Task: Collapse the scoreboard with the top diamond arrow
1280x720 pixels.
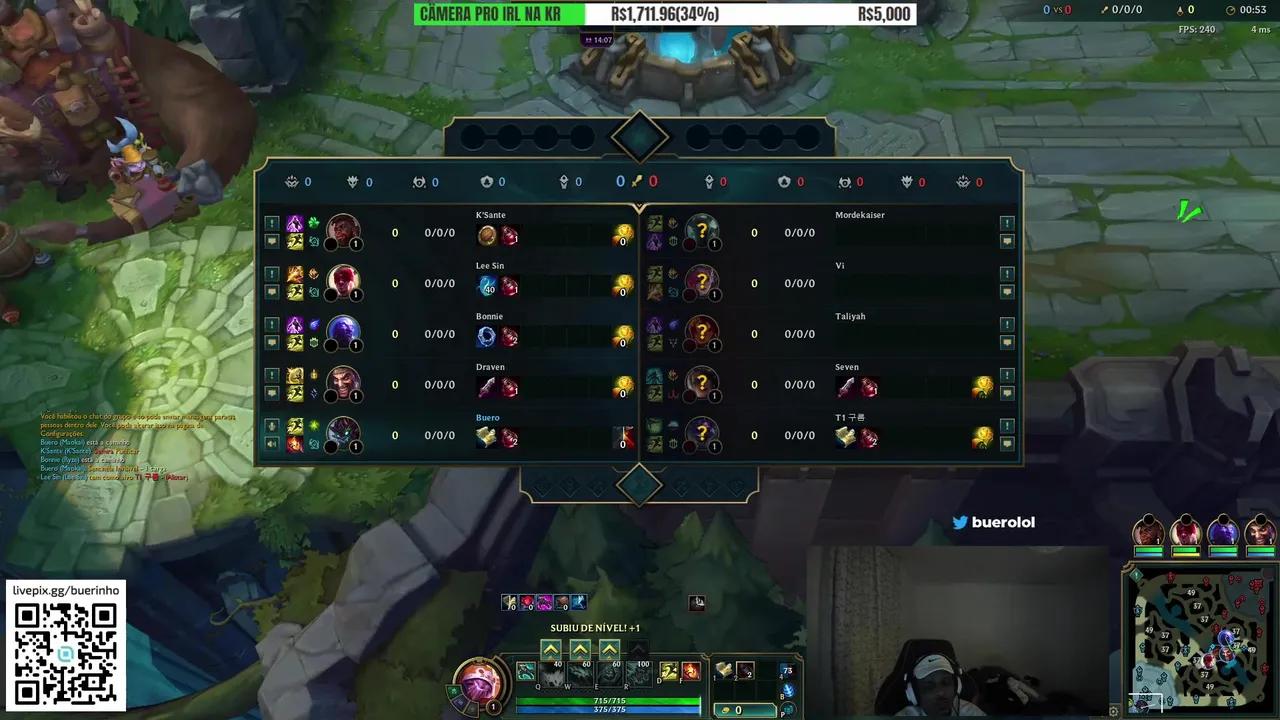Action: [640, 136]
